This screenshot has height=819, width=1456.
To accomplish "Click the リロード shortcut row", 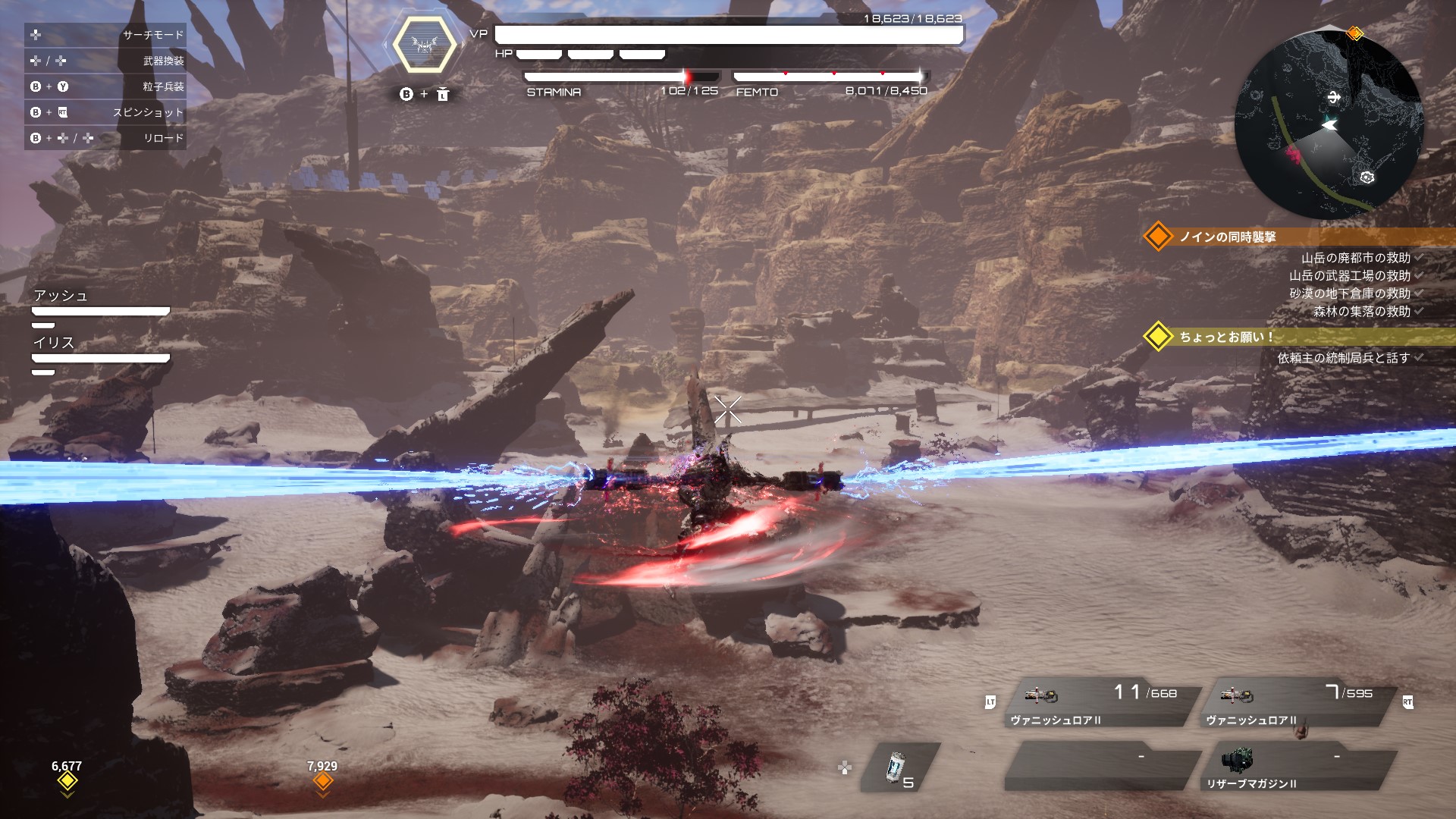I will pos(105,138).
